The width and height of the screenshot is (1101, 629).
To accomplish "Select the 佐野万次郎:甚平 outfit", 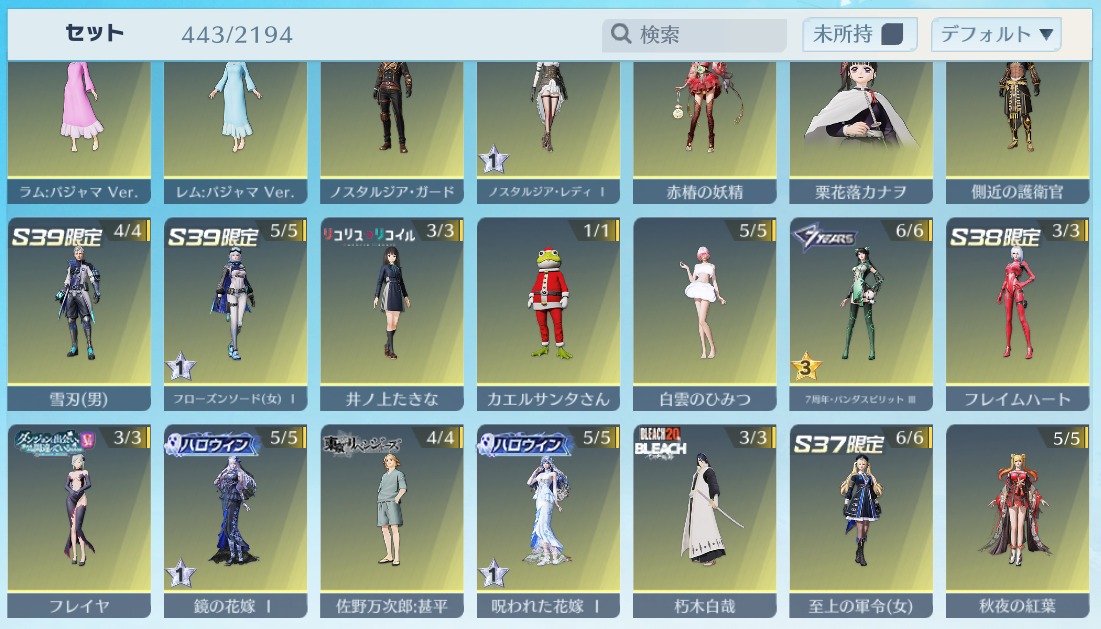I will [392, 518].
